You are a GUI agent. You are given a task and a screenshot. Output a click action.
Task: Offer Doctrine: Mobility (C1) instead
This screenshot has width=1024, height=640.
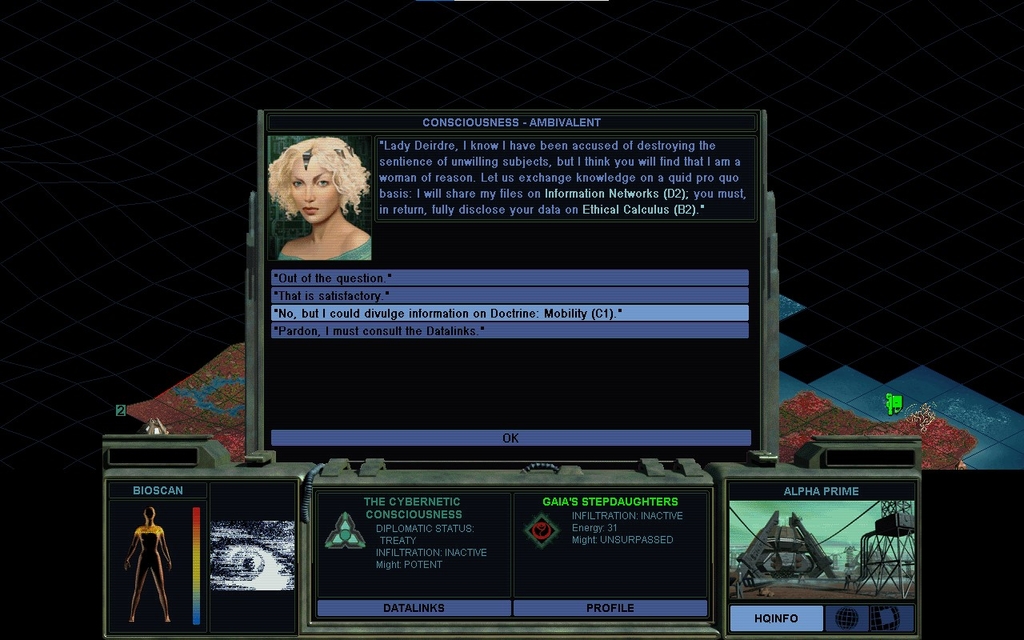(x=509, y=313)
